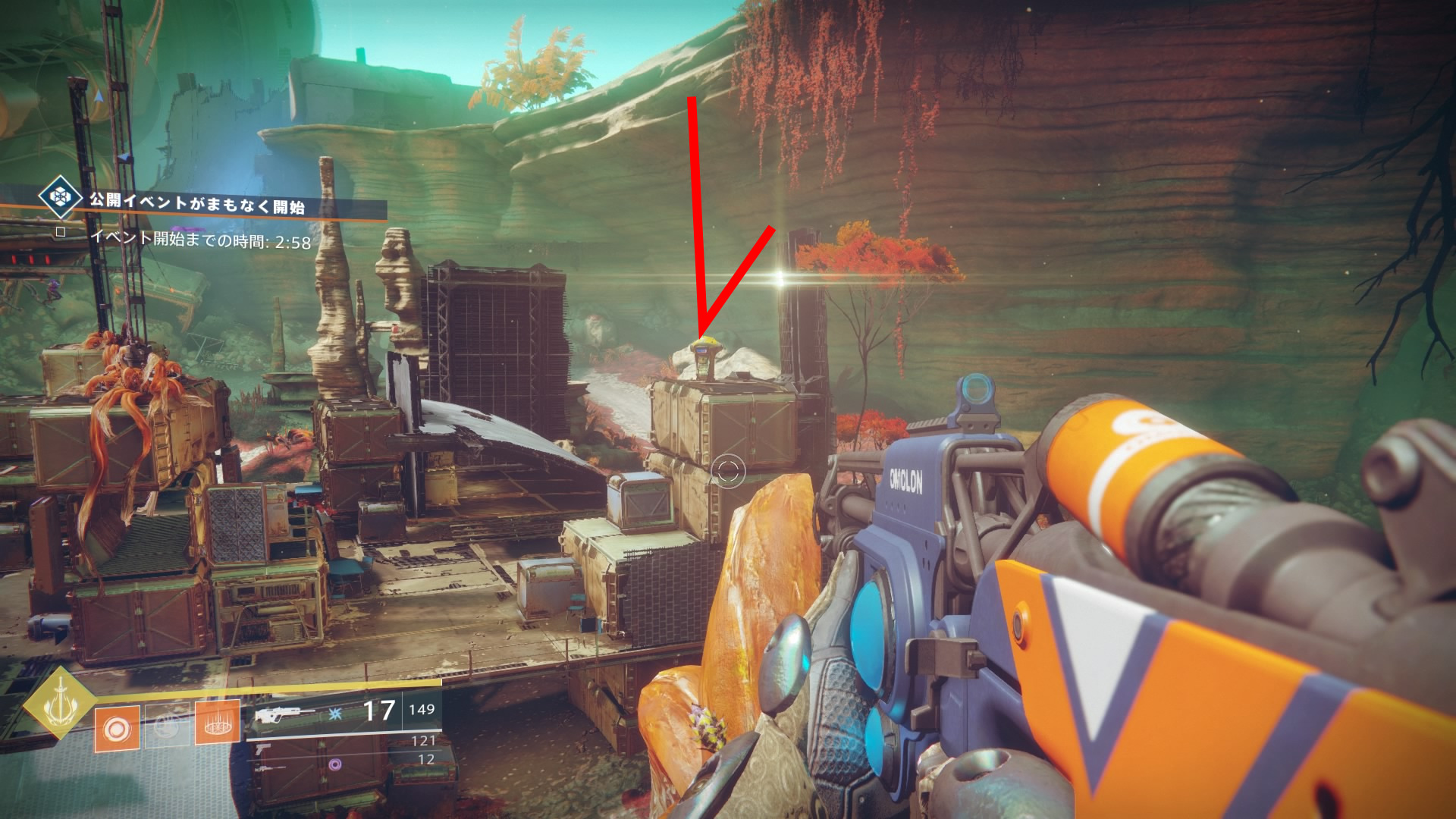Select the equipped rifle weapon icon
This screenshot has width=1456, height=819.
coord(283,714)
